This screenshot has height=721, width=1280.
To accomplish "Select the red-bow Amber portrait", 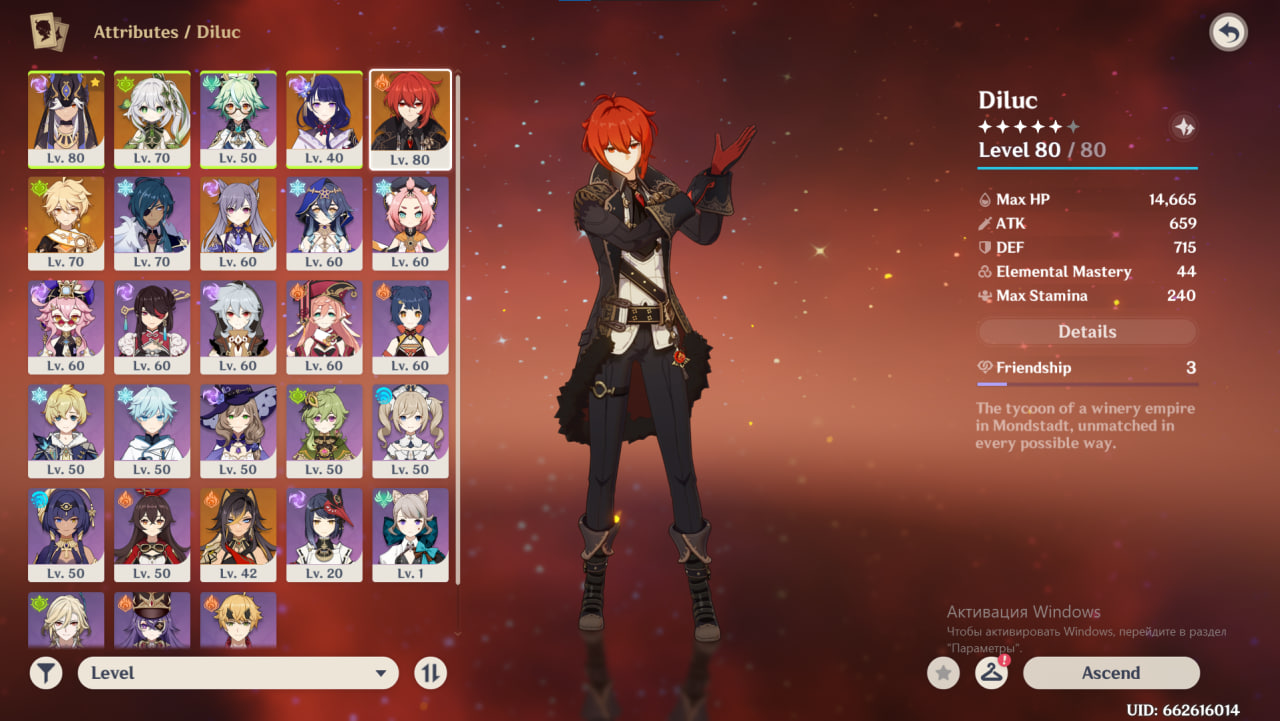I will [x=152, y=533].
